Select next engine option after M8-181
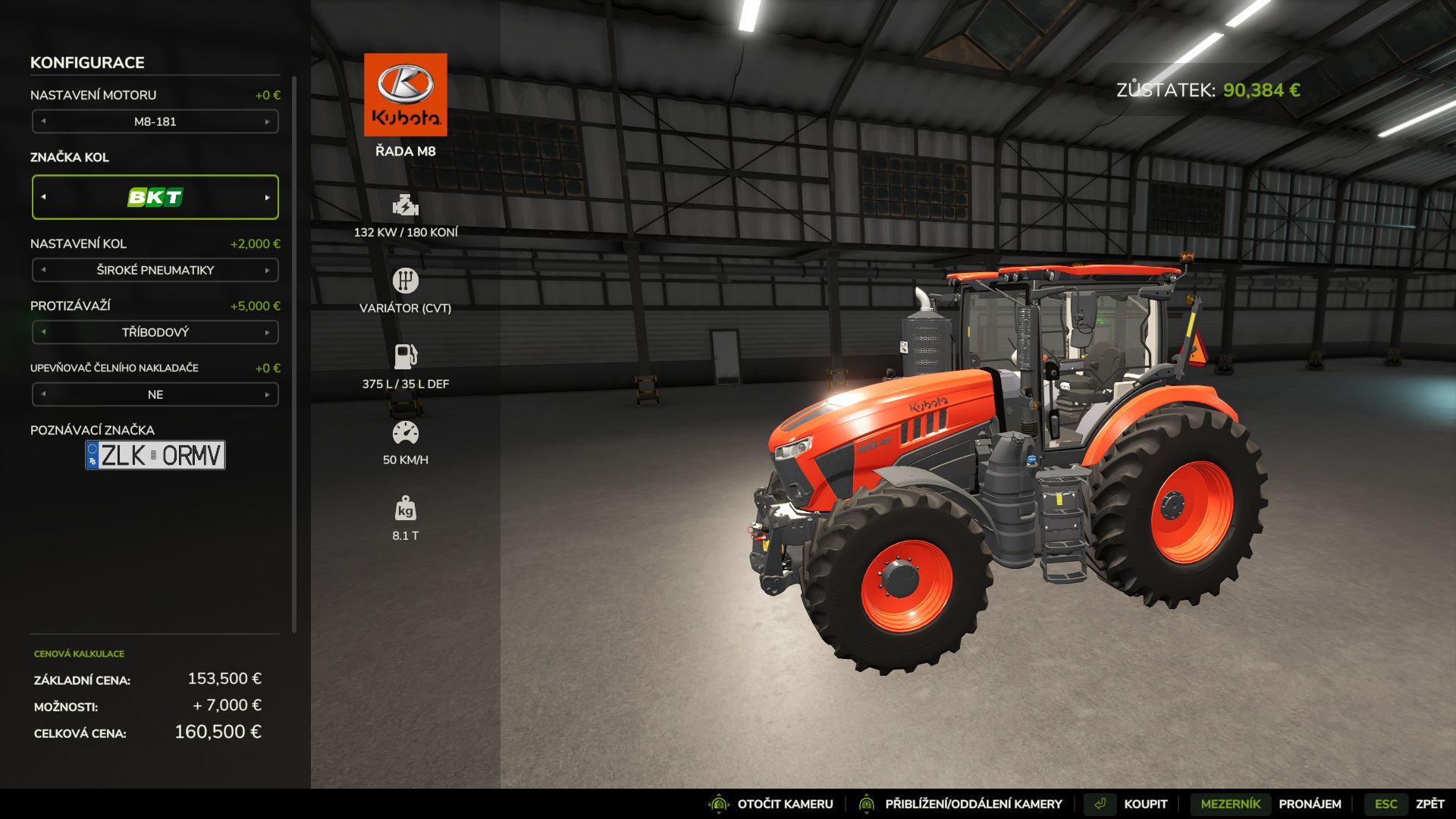Screen dimensions: 1456x819 [267, 121]
